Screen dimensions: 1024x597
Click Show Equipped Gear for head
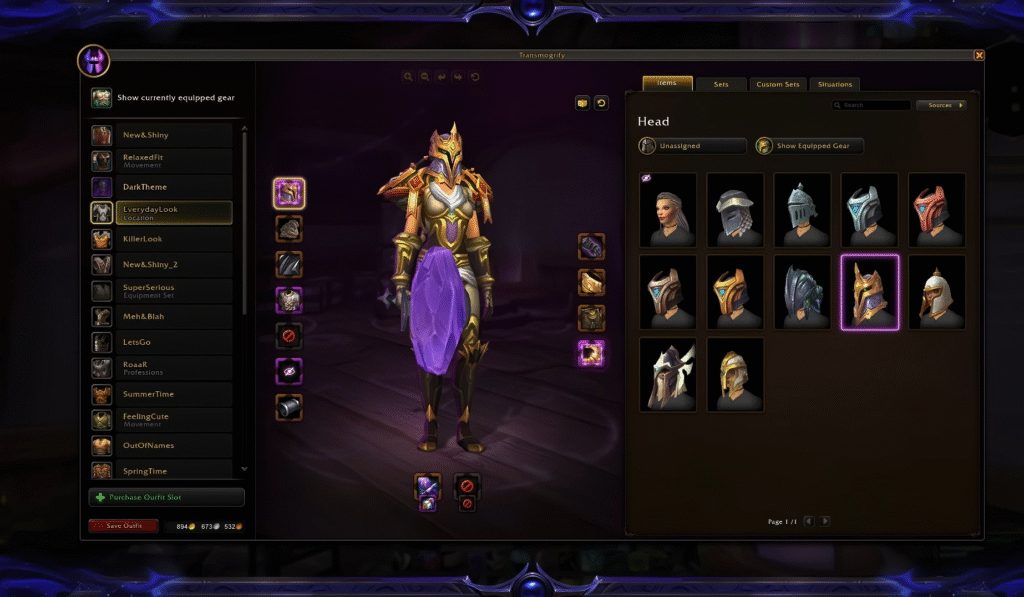tap(810, 146)
